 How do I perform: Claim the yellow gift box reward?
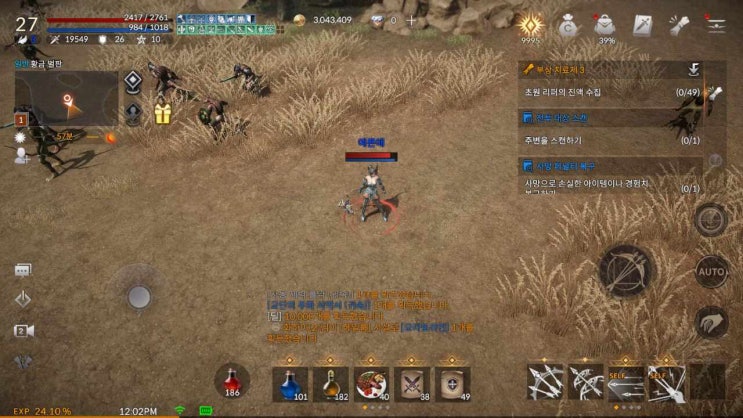[162, 114]
